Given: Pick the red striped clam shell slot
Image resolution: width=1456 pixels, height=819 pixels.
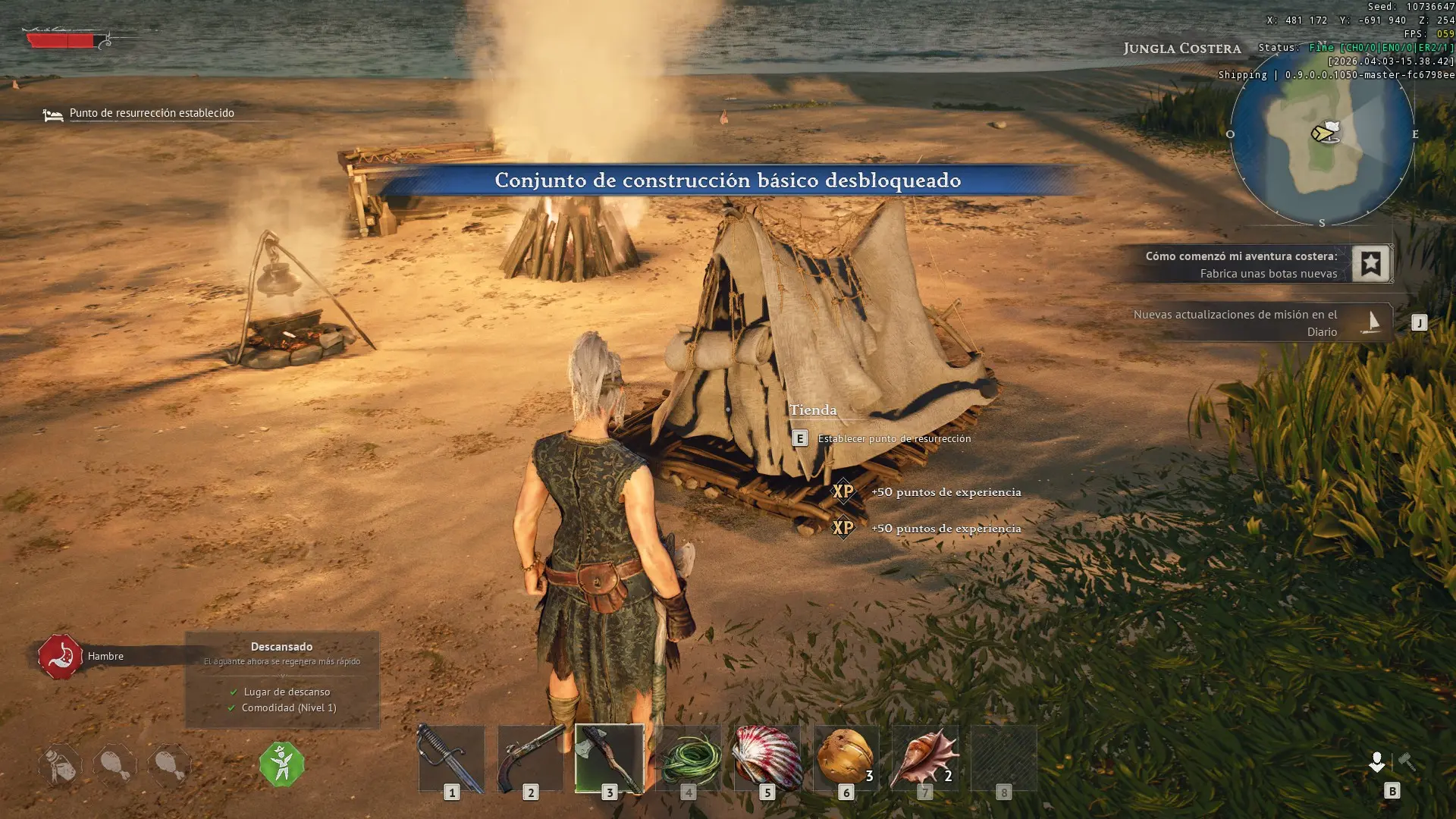Looking at the screenshot, I should (x=767, y=758).
